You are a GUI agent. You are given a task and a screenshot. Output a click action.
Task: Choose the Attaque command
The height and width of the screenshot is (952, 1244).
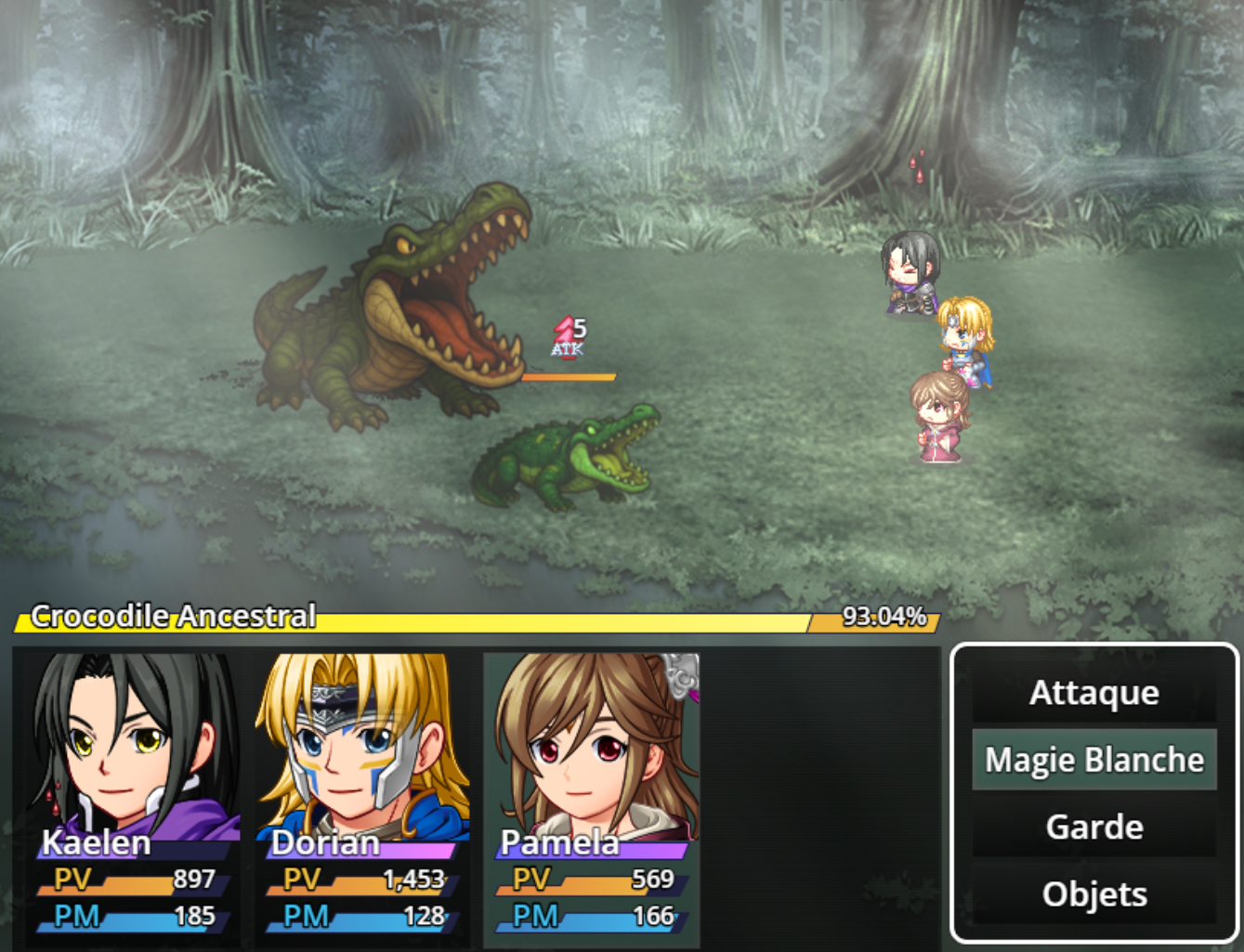(1093, 693)
